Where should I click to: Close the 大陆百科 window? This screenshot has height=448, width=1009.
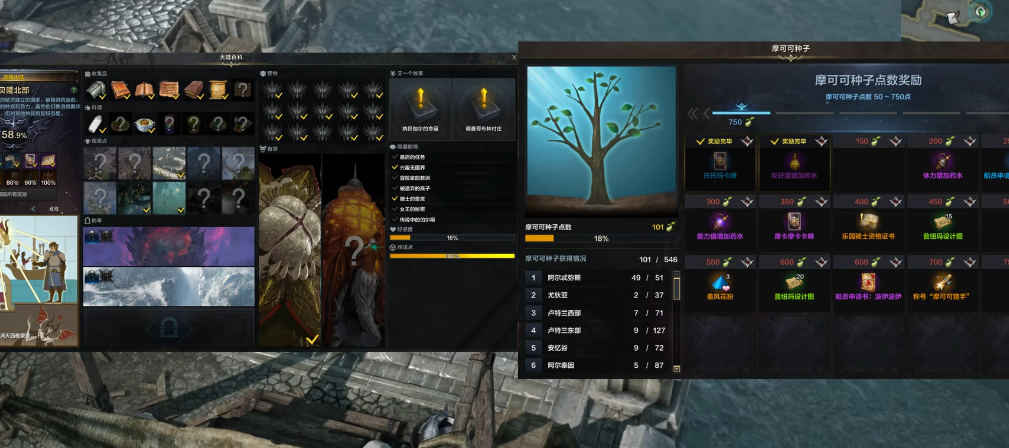click(514, 57)
